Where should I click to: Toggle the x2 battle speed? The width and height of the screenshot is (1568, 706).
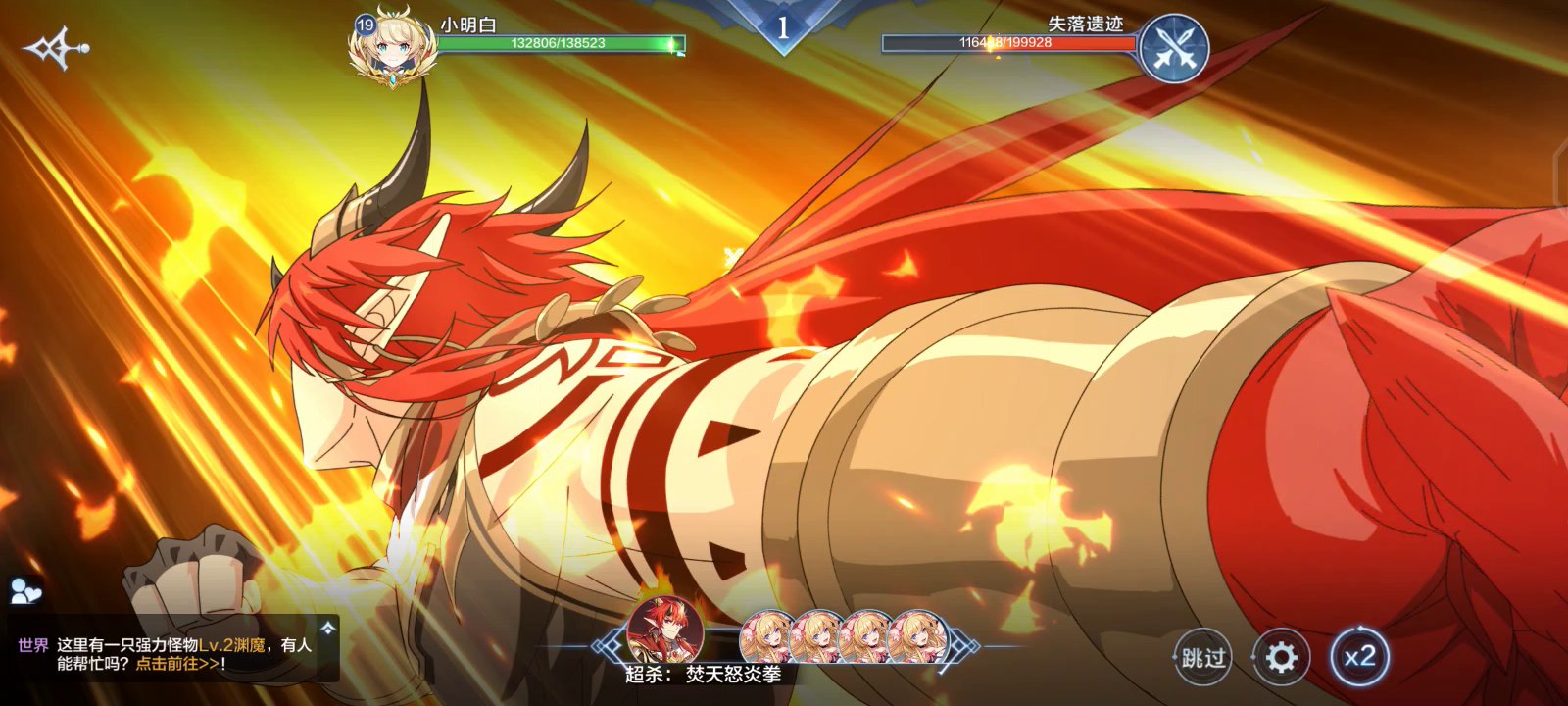1359,656
